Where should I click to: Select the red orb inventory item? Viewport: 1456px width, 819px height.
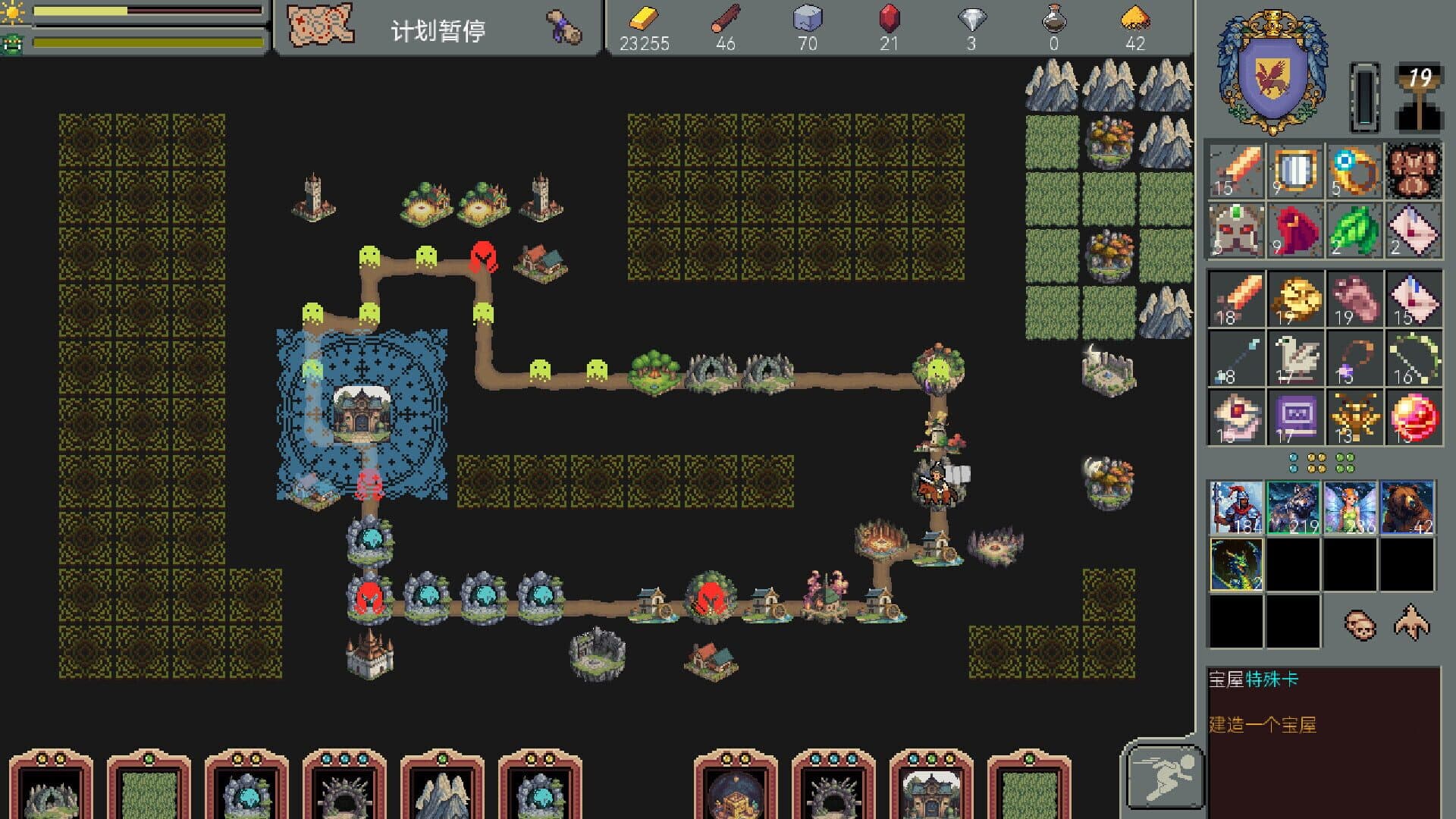tap(1414, 417)
